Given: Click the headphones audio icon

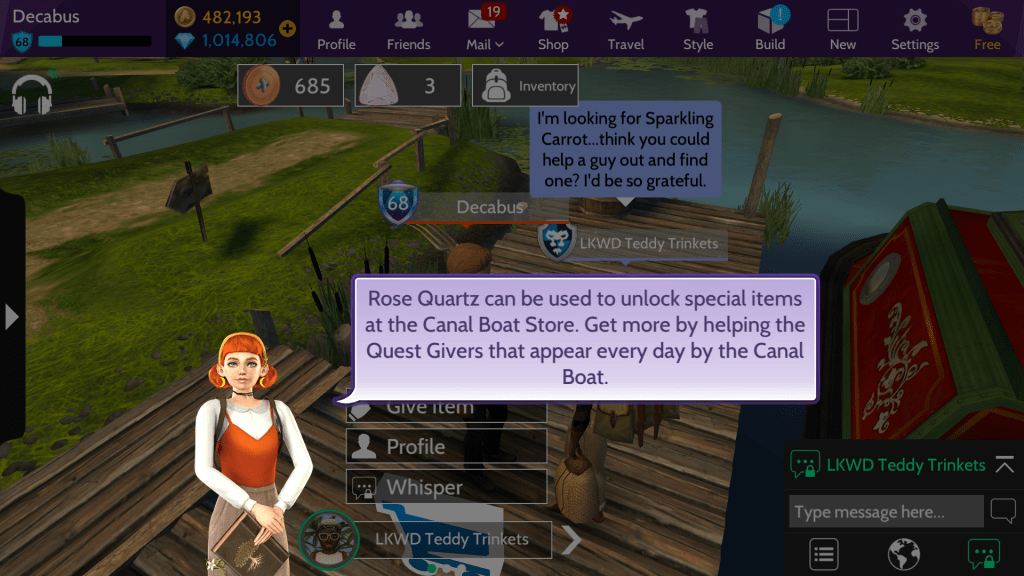Looking at the screenshot, I should coord(32,95).
